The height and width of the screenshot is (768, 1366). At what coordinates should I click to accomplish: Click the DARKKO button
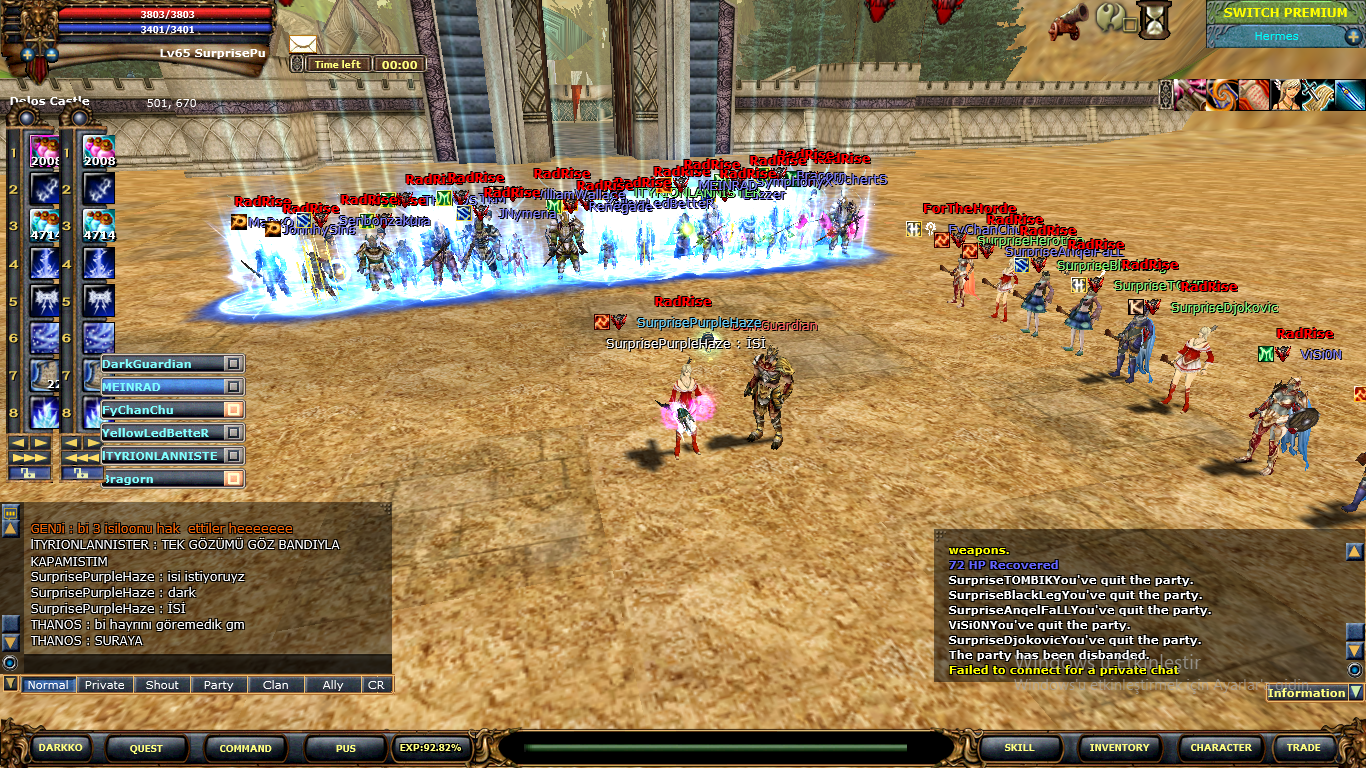[61, 747]
